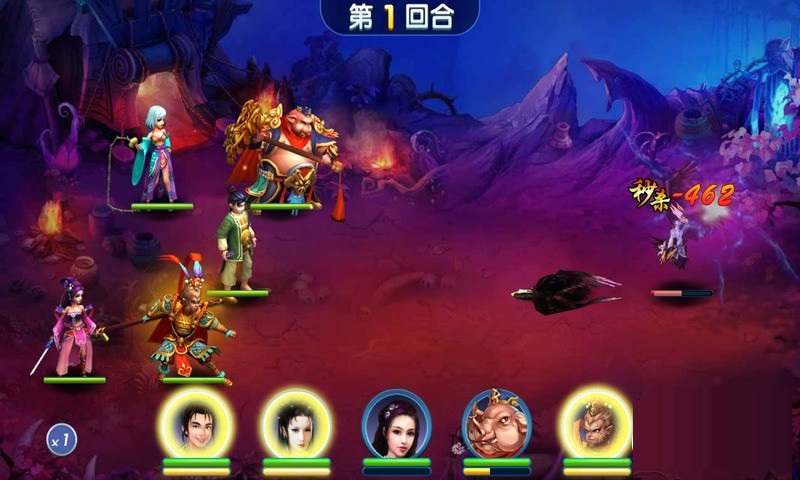Toggle the x1 battle speed button
The height and width of the screenshot is (480, 800).
pyautogui.click(x=62, y=438)
